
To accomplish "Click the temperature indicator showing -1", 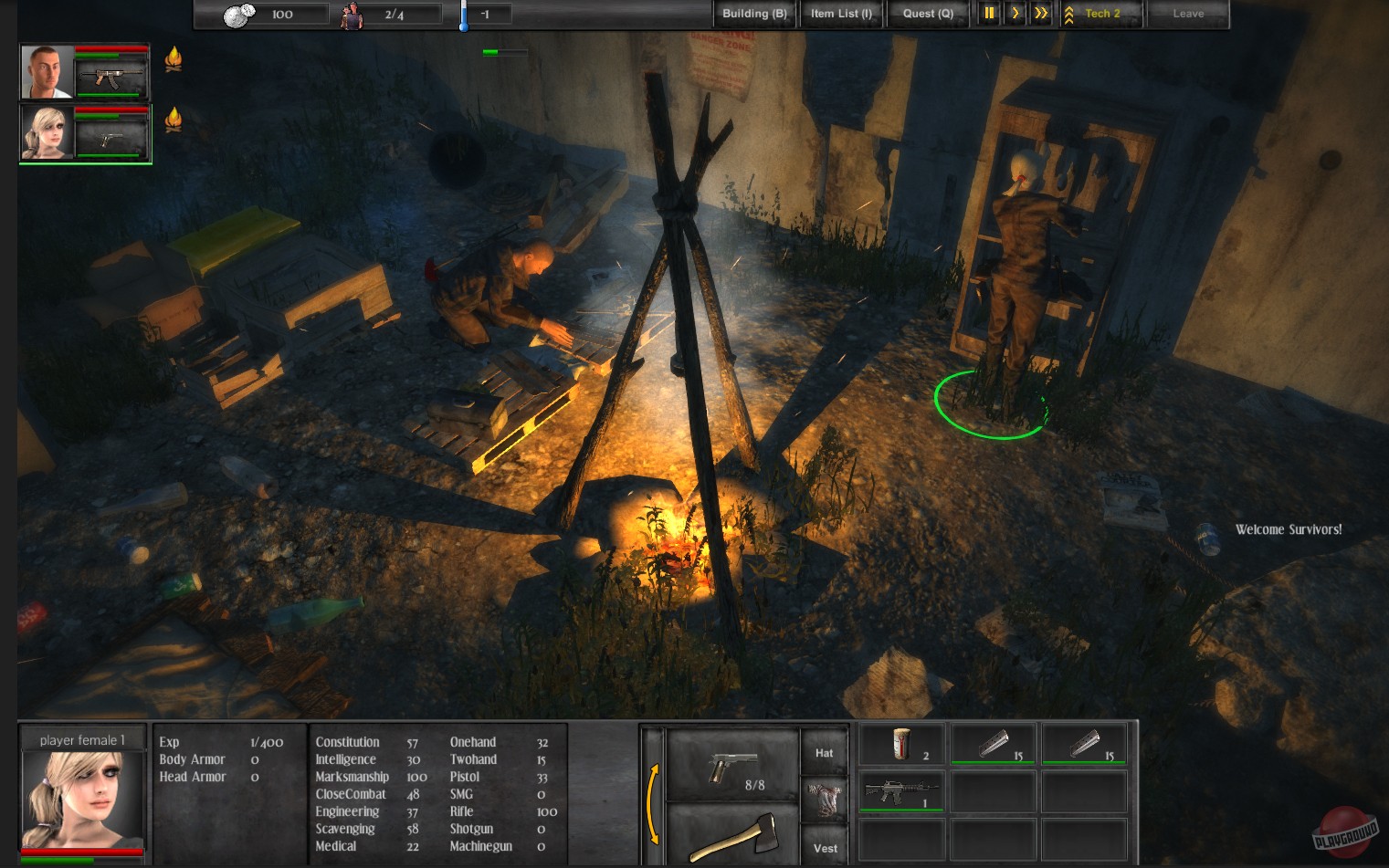I will (487, 14).
